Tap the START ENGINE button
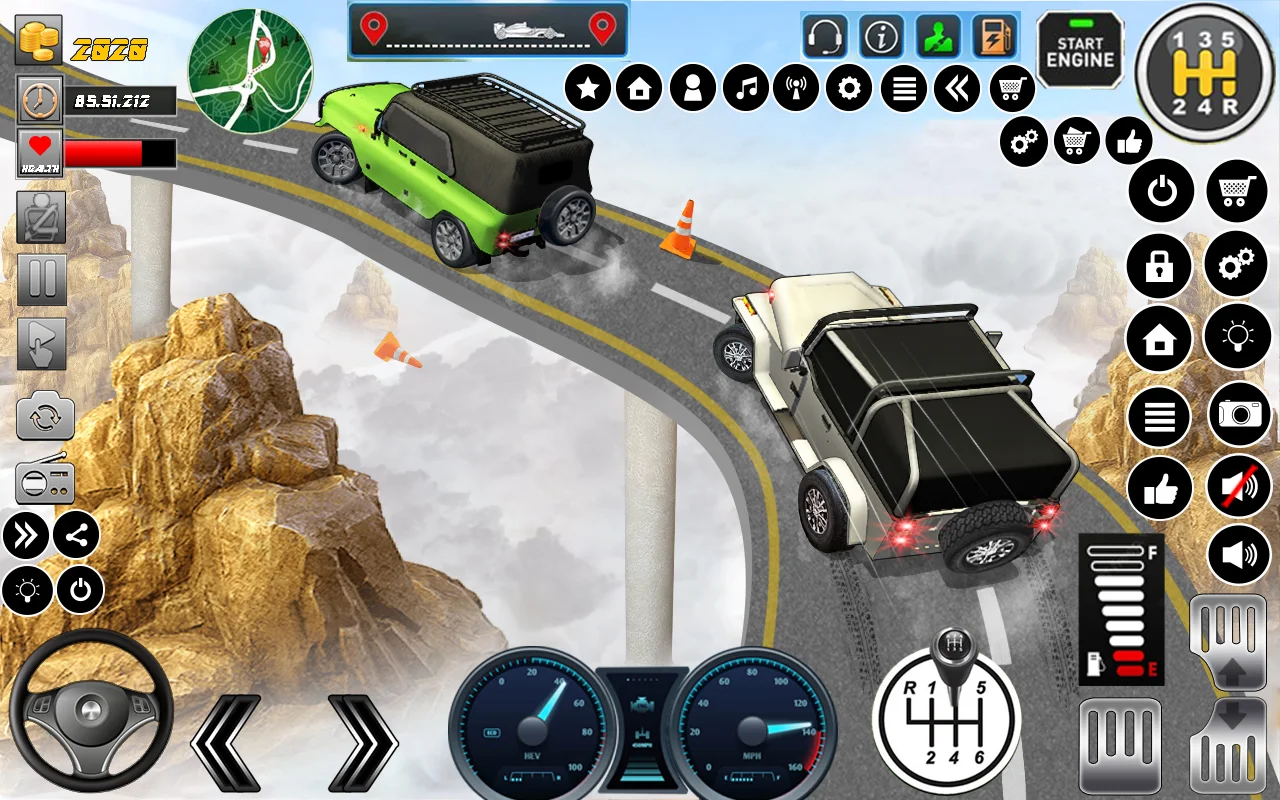This screenshot has height=800, width=1280. coord(1080,51)
